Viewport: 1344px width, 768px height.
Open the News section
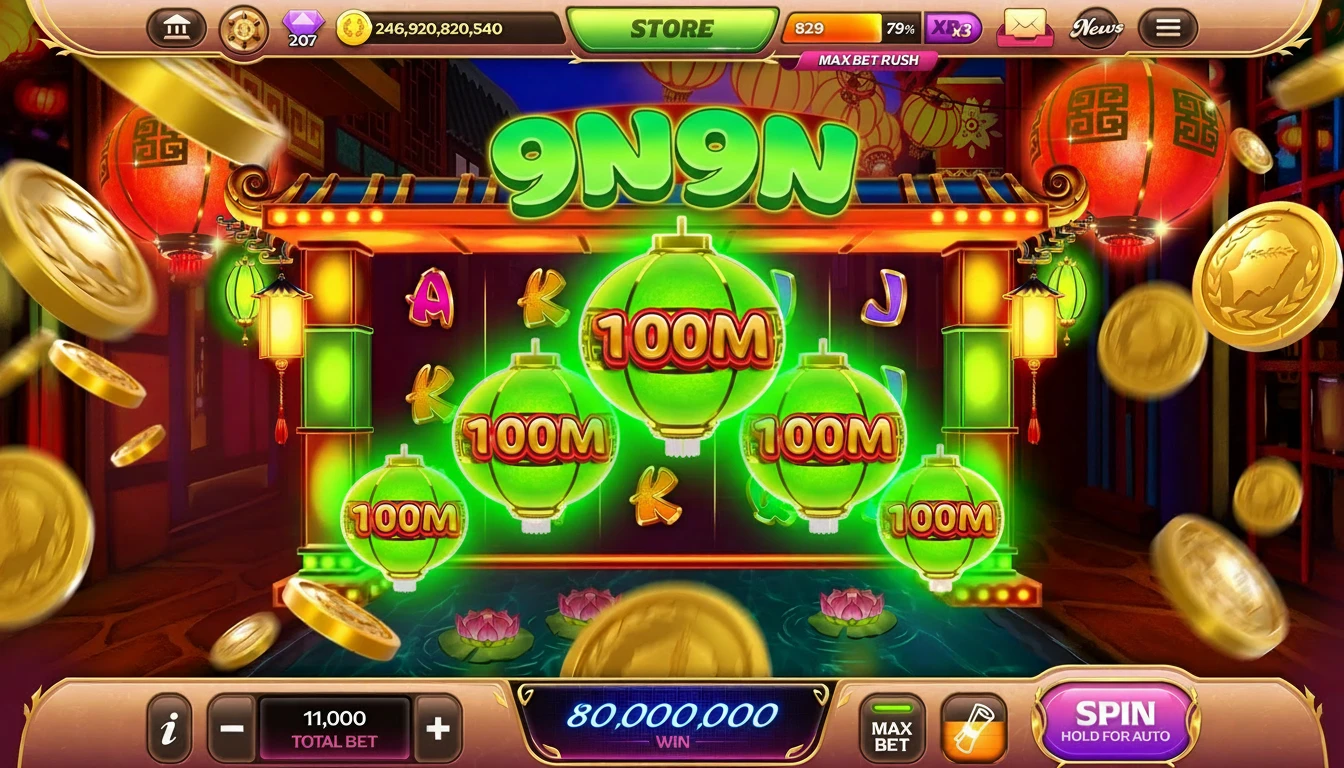tap(1097, 27)
